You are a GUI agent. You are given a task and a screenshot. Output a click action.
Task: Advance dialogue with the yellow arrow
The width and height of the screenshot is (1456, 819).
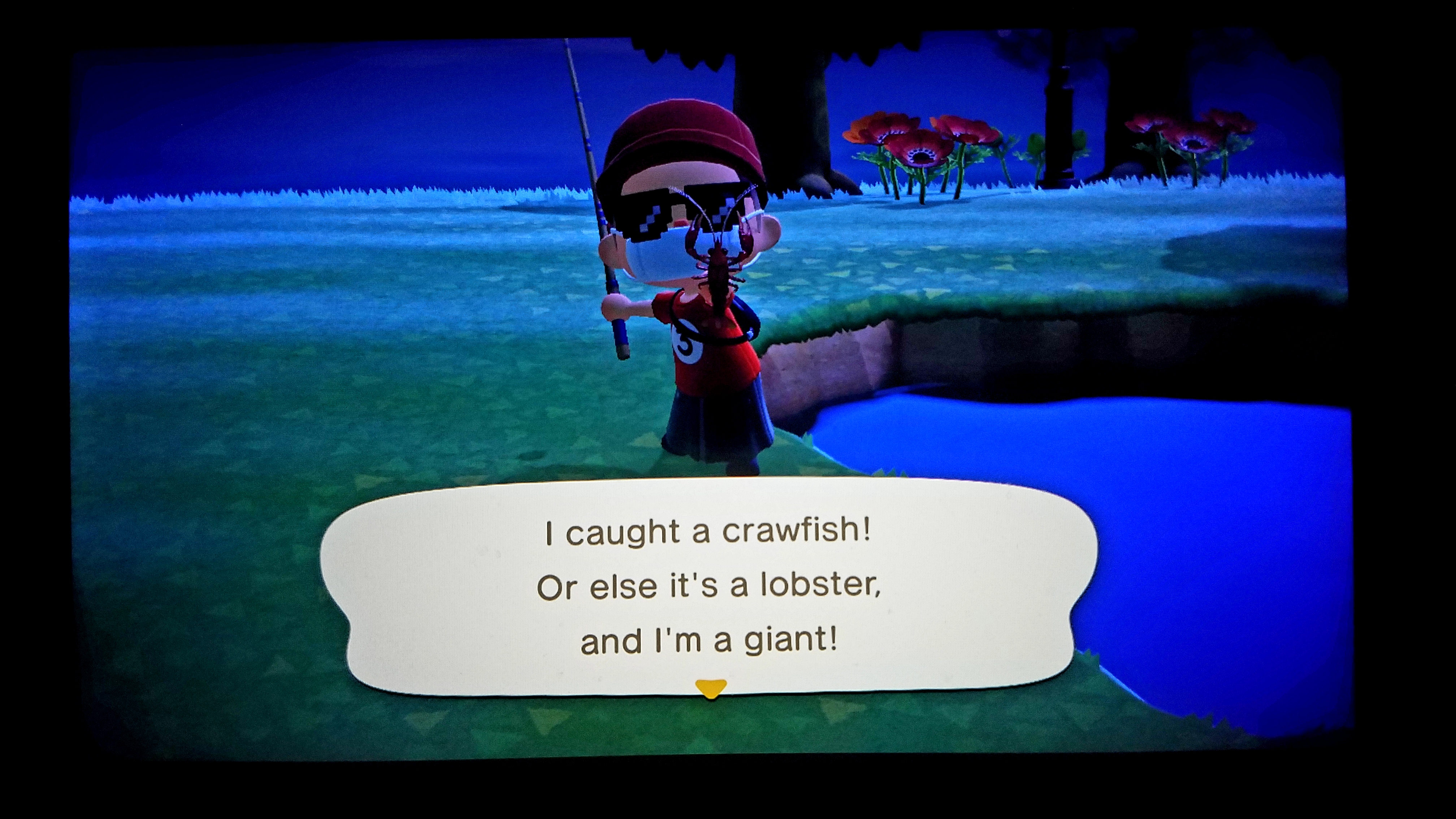(x=710, y=688)
